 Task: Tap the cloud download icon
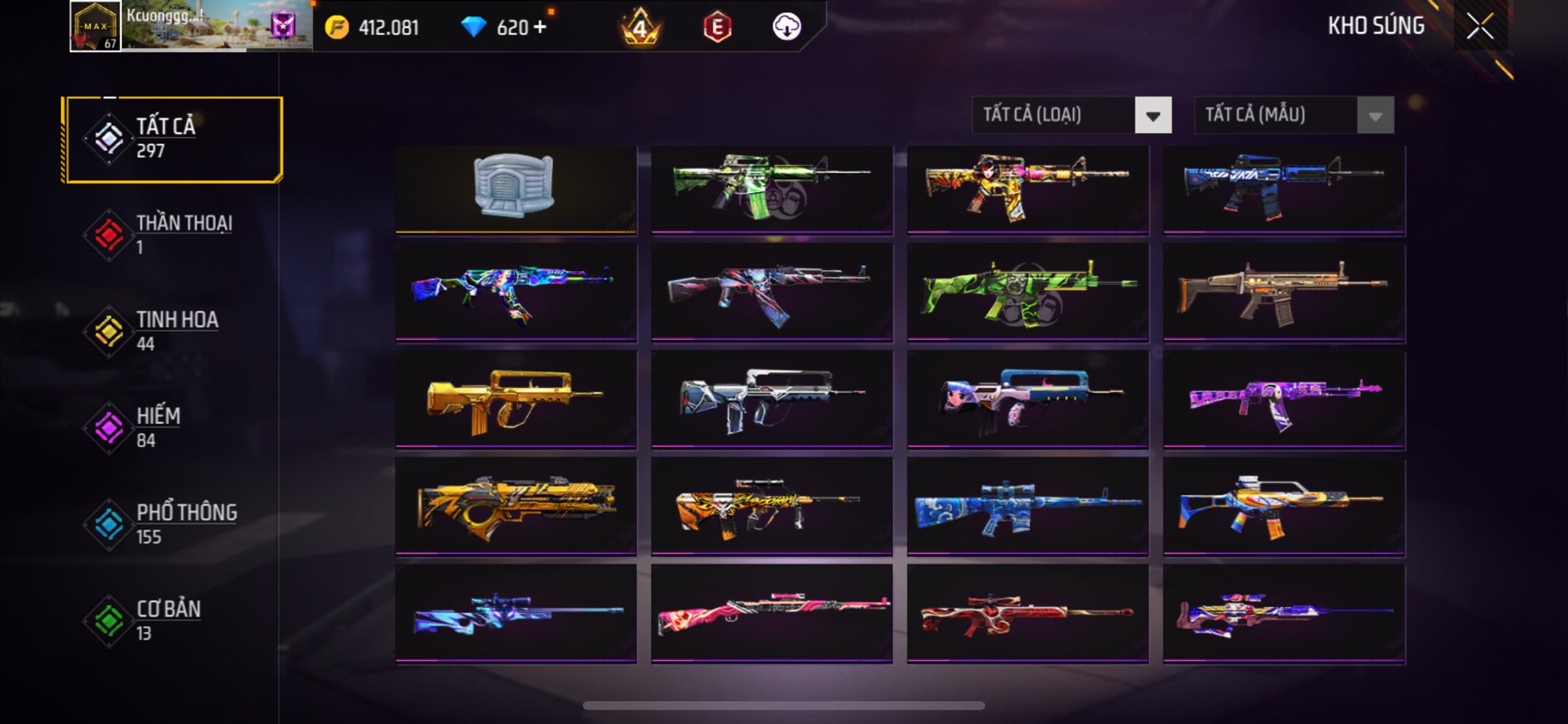point(786,28)
